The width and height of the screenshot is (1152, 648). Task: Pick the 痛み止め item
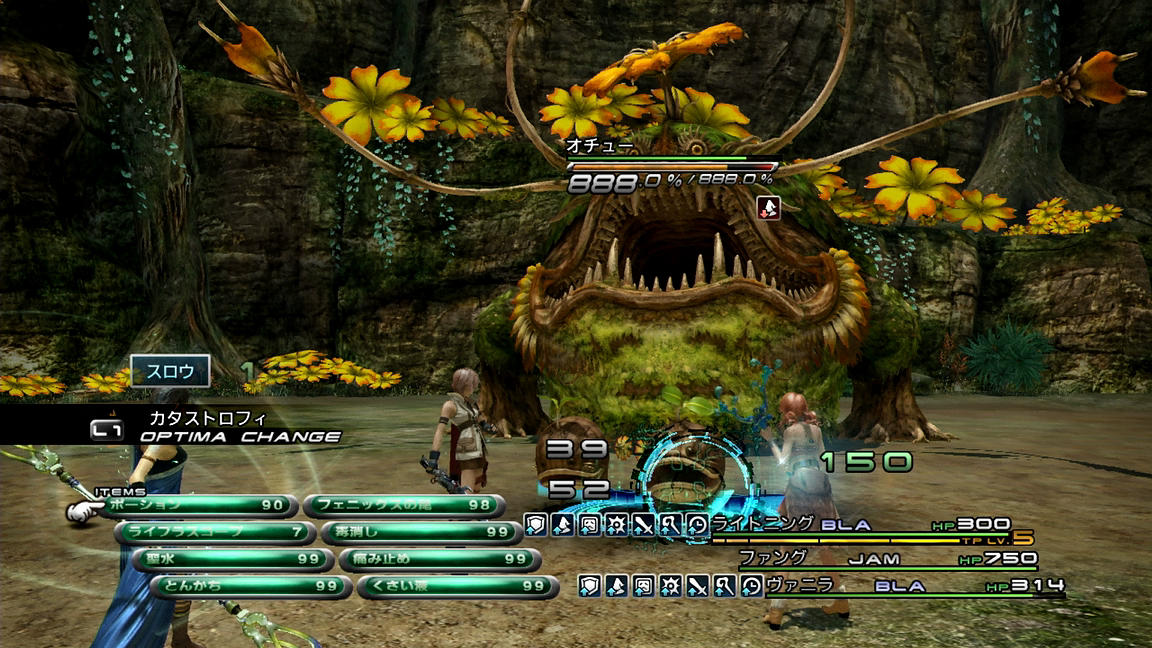click(x=439, y=560)
